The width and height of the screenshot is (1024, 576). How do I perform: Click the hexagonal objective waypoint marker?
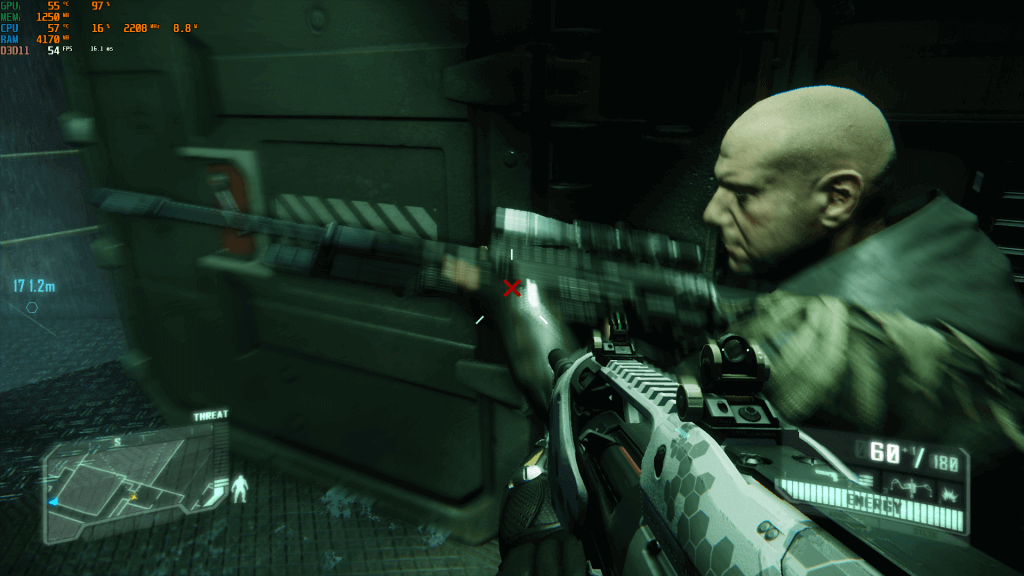(x=32, y=308)
